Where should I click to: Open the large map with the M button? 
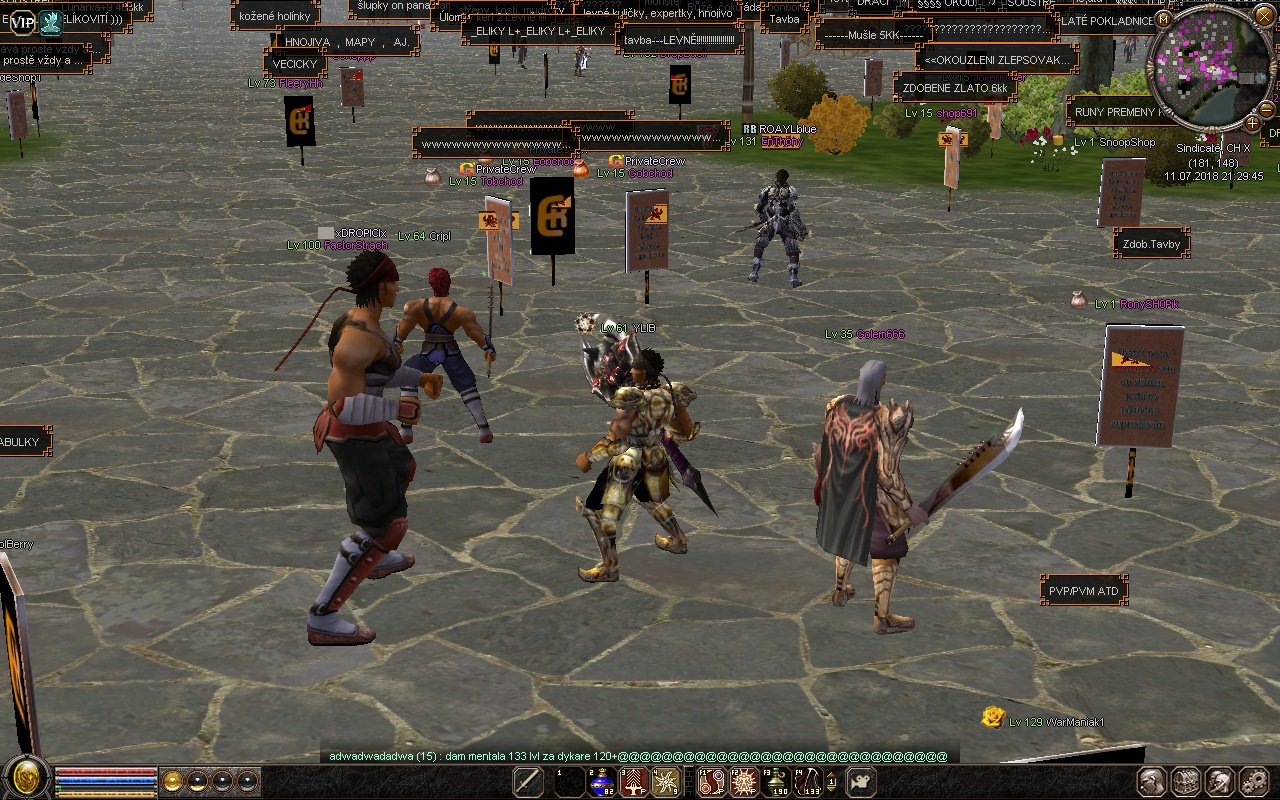(1163, 19)
